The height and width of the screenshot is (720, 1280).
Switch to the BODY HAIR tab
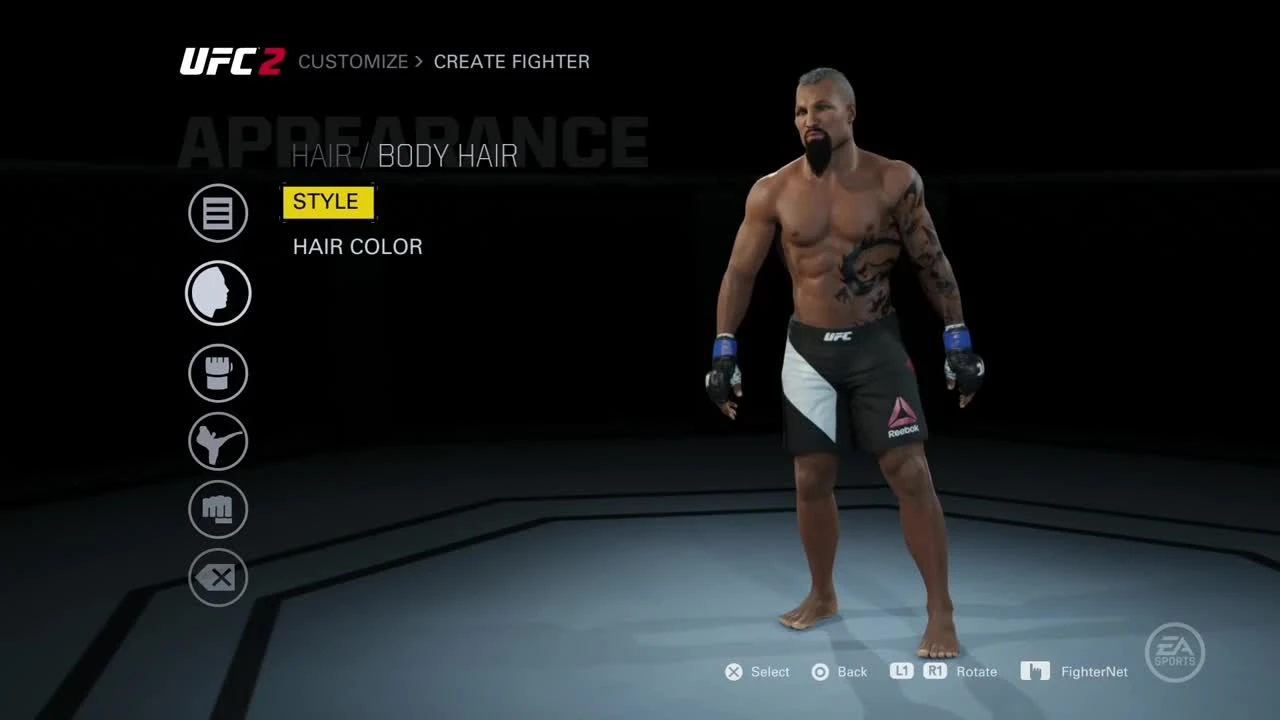coord(448,155)
